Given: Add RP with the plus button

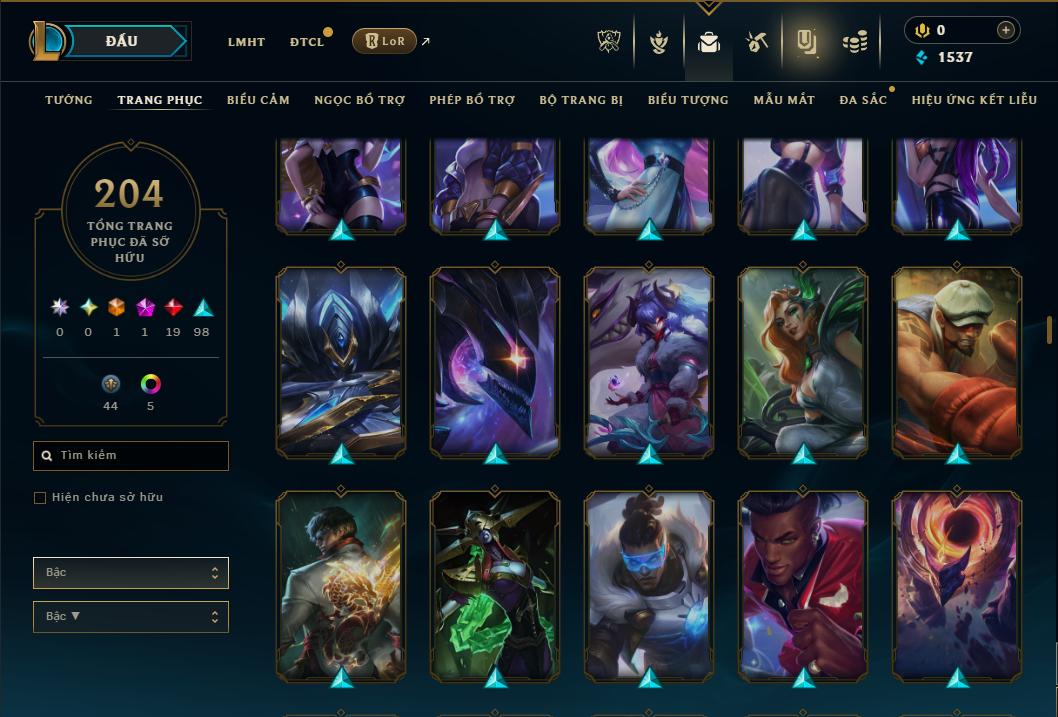Looking at the screenshot, I should tap(1005, 30).
